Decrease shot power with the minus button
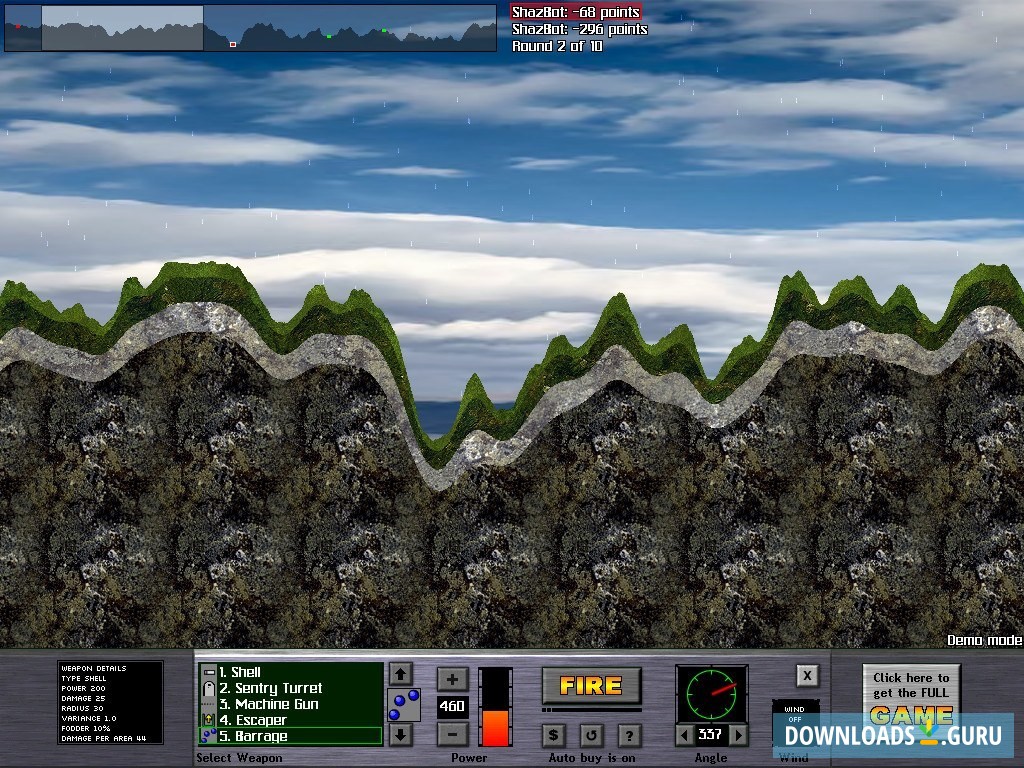The width and height of the screenshot is (1024, 768). (452, 733)
